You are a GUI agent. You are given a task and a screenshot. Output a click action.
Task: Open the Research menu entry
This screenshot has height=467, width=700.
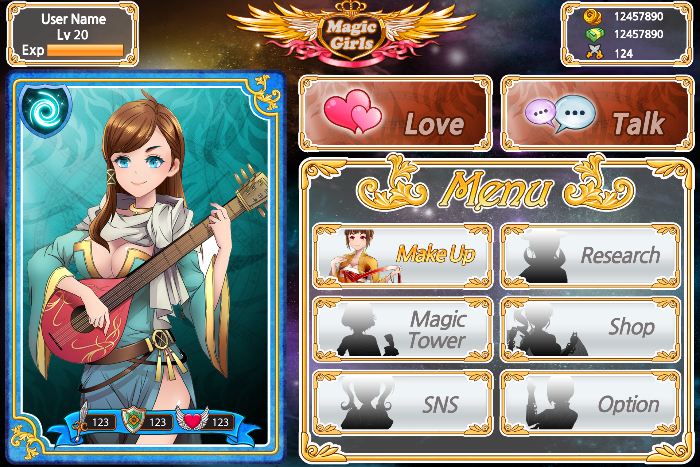[594, 255]
